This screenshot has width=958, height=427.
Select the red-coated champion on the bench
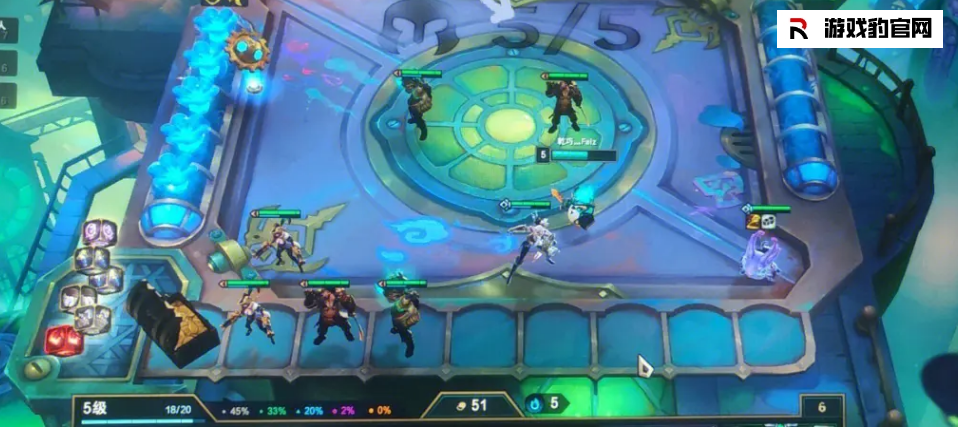(x=327, y=319)
